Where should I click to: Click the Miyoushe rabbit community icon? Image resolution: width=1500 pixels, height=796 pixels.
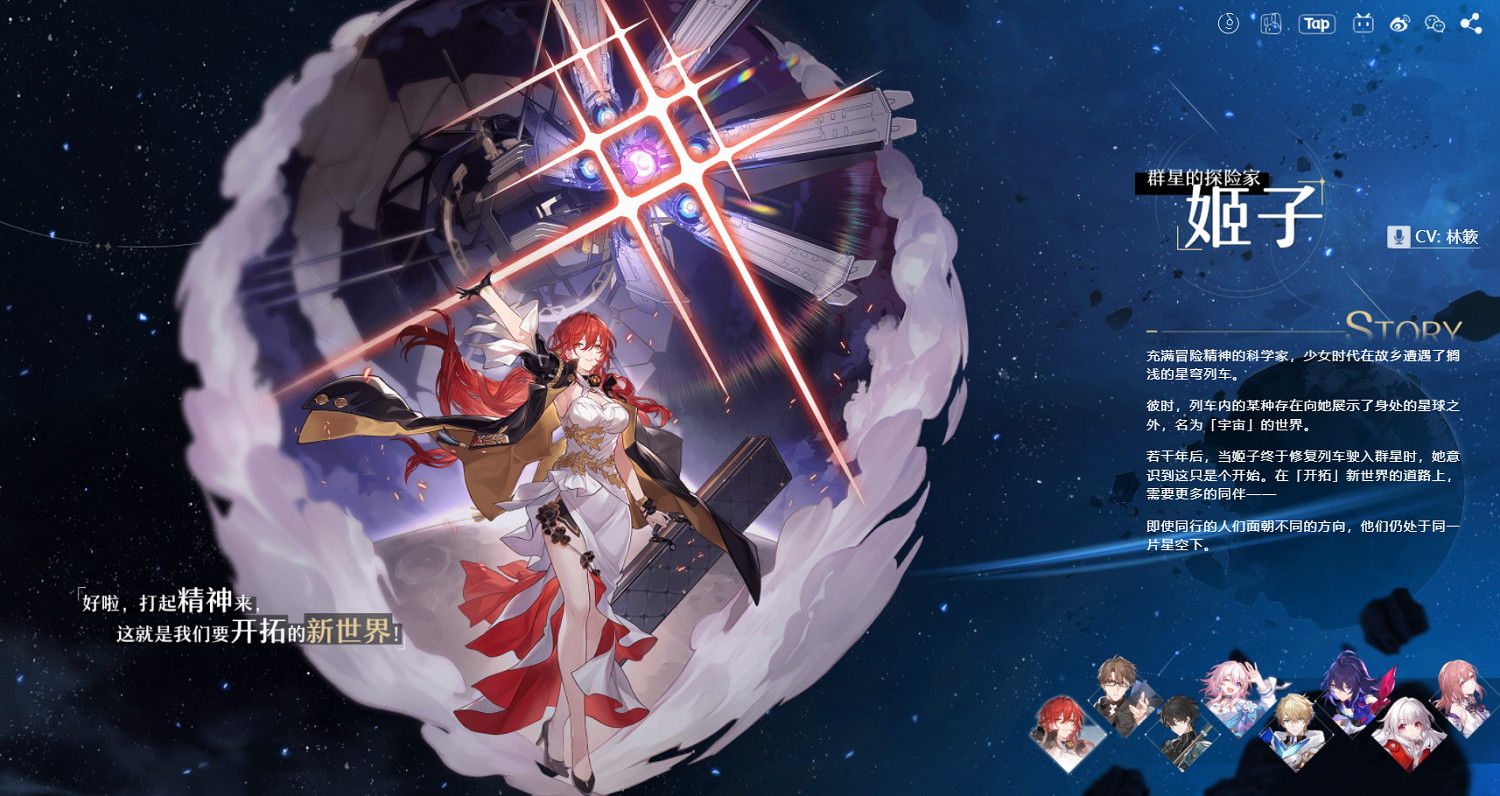[1271, 23]
